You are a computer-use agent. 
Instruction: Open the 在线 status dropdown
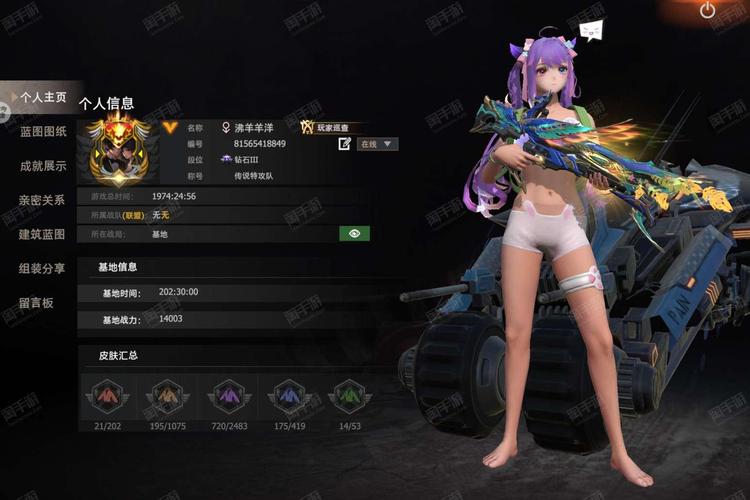[x=377, y=144]
